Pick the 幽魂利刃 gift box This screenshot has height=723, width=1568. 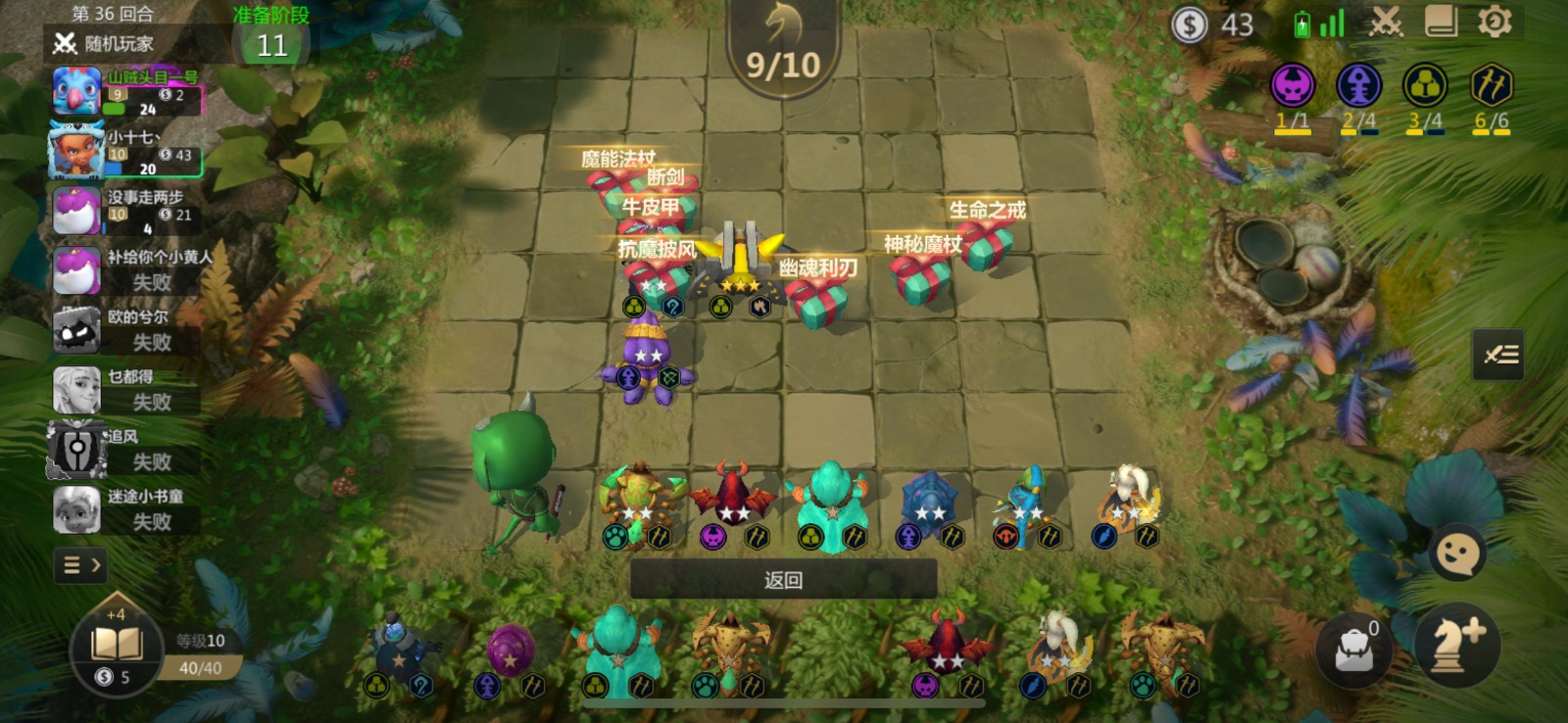(818, 301)
